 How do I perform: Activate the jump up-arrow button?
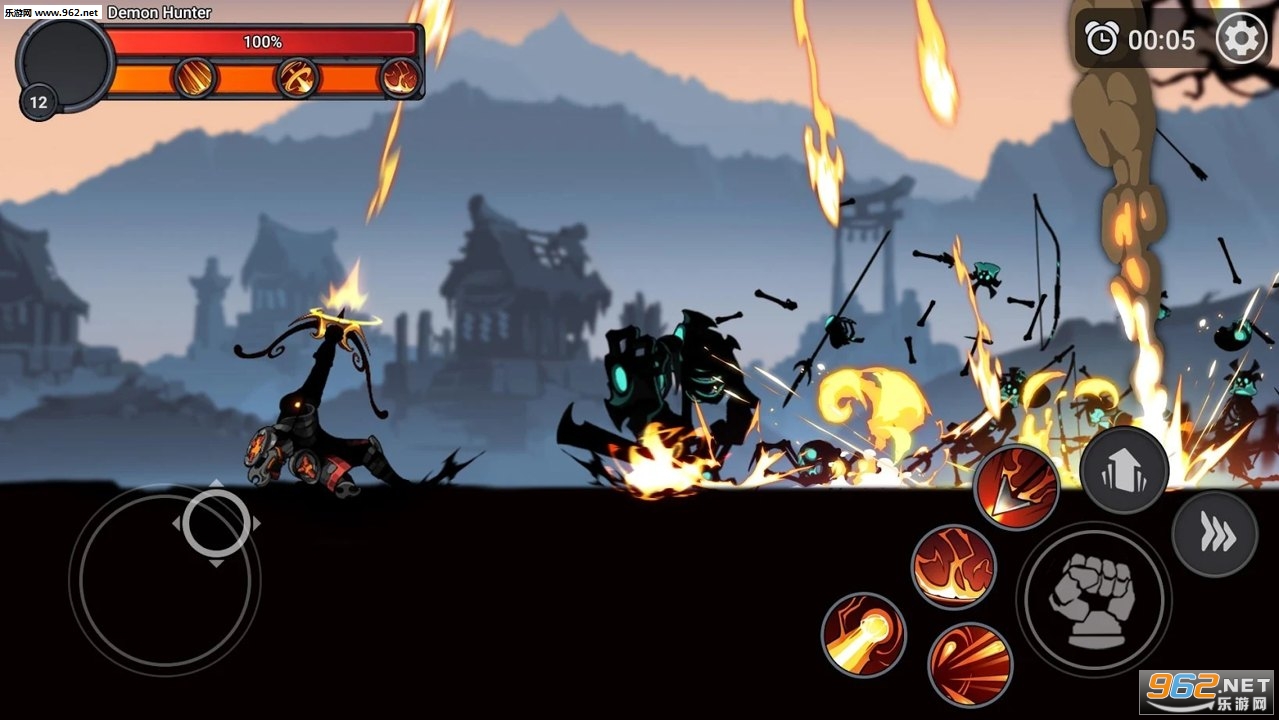(1124, 471)
